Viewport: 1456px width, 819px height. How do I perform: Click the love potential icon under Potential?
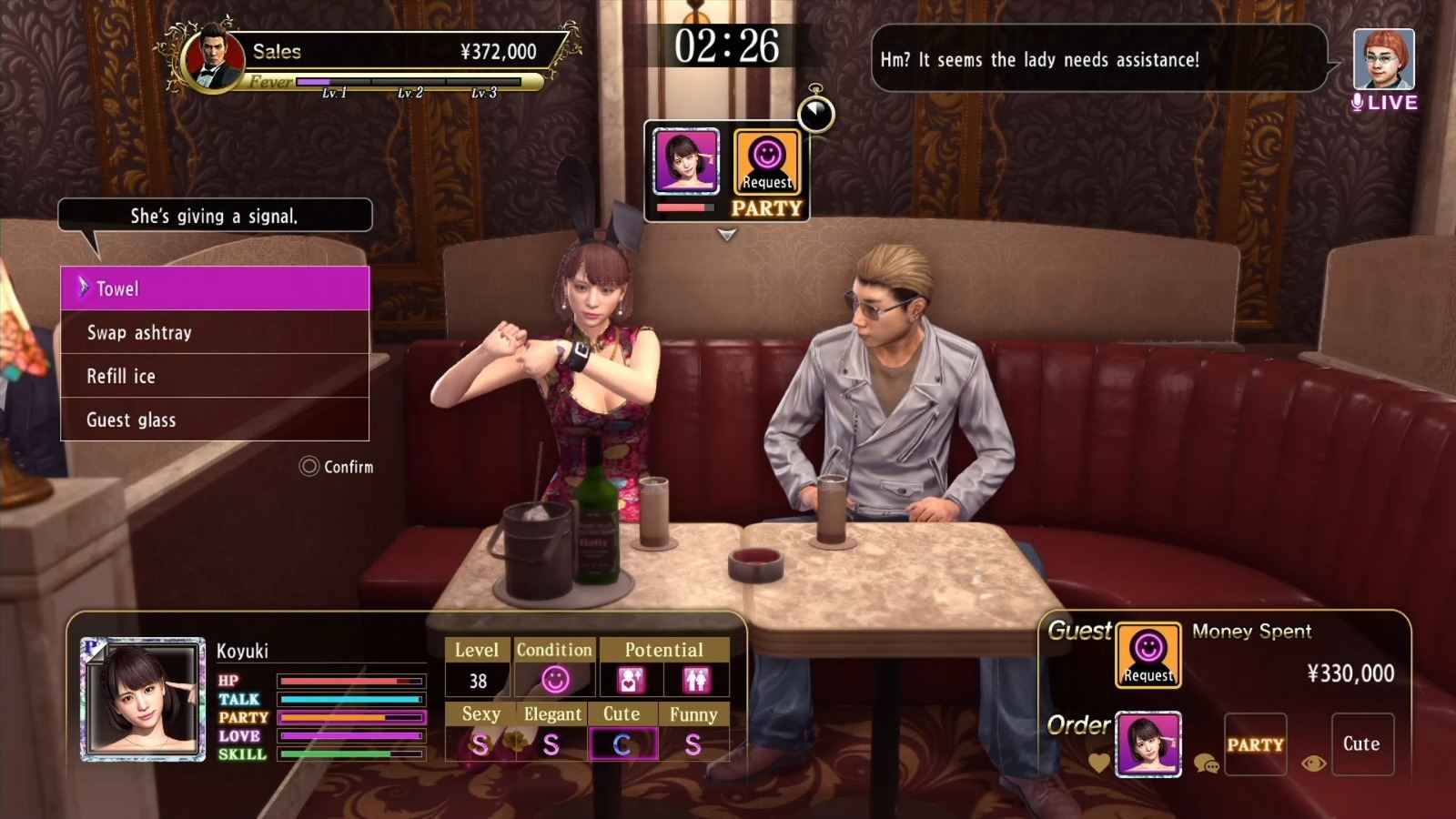630,680
